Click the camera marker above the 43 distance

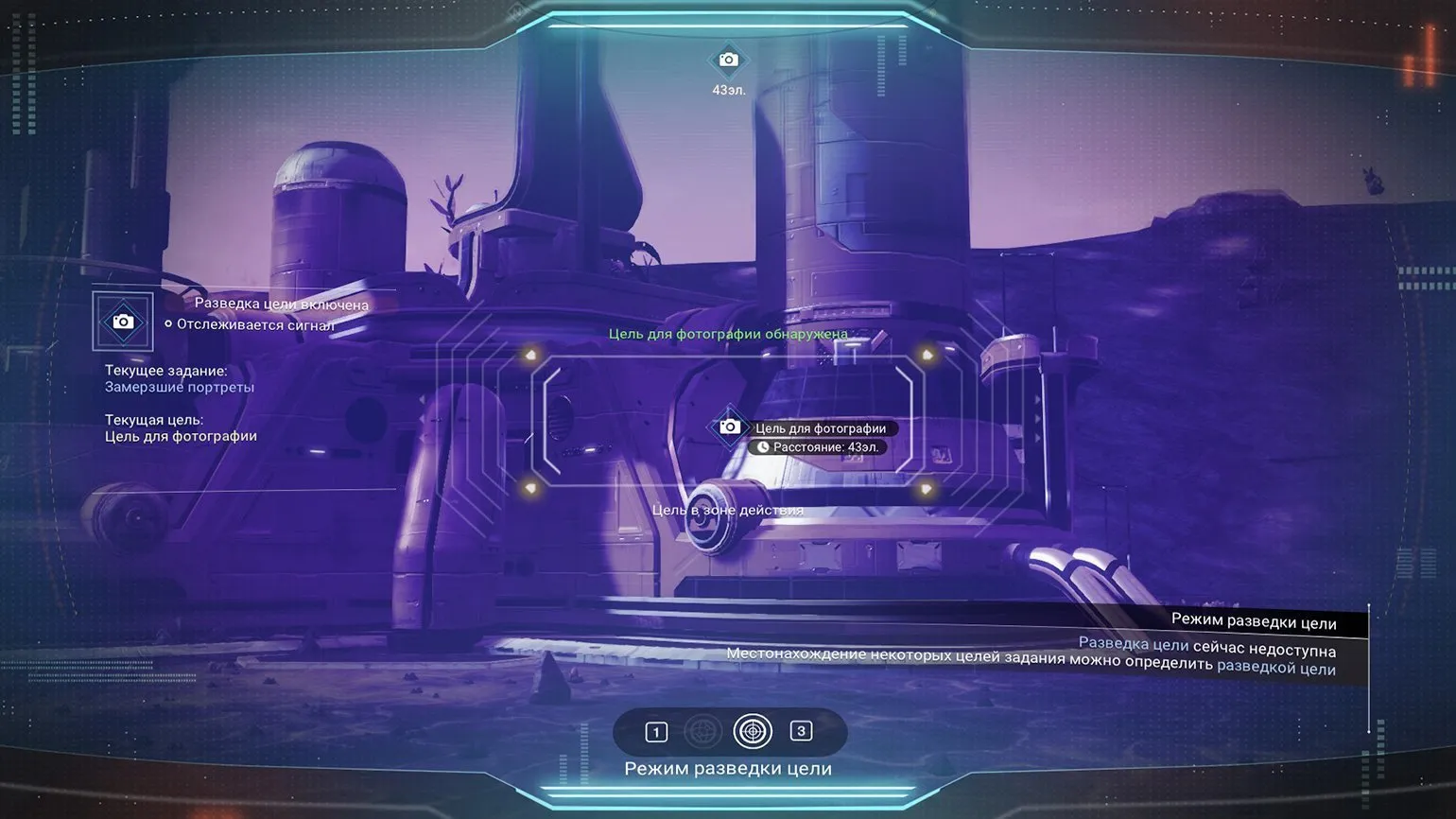[x=728, y=61]
